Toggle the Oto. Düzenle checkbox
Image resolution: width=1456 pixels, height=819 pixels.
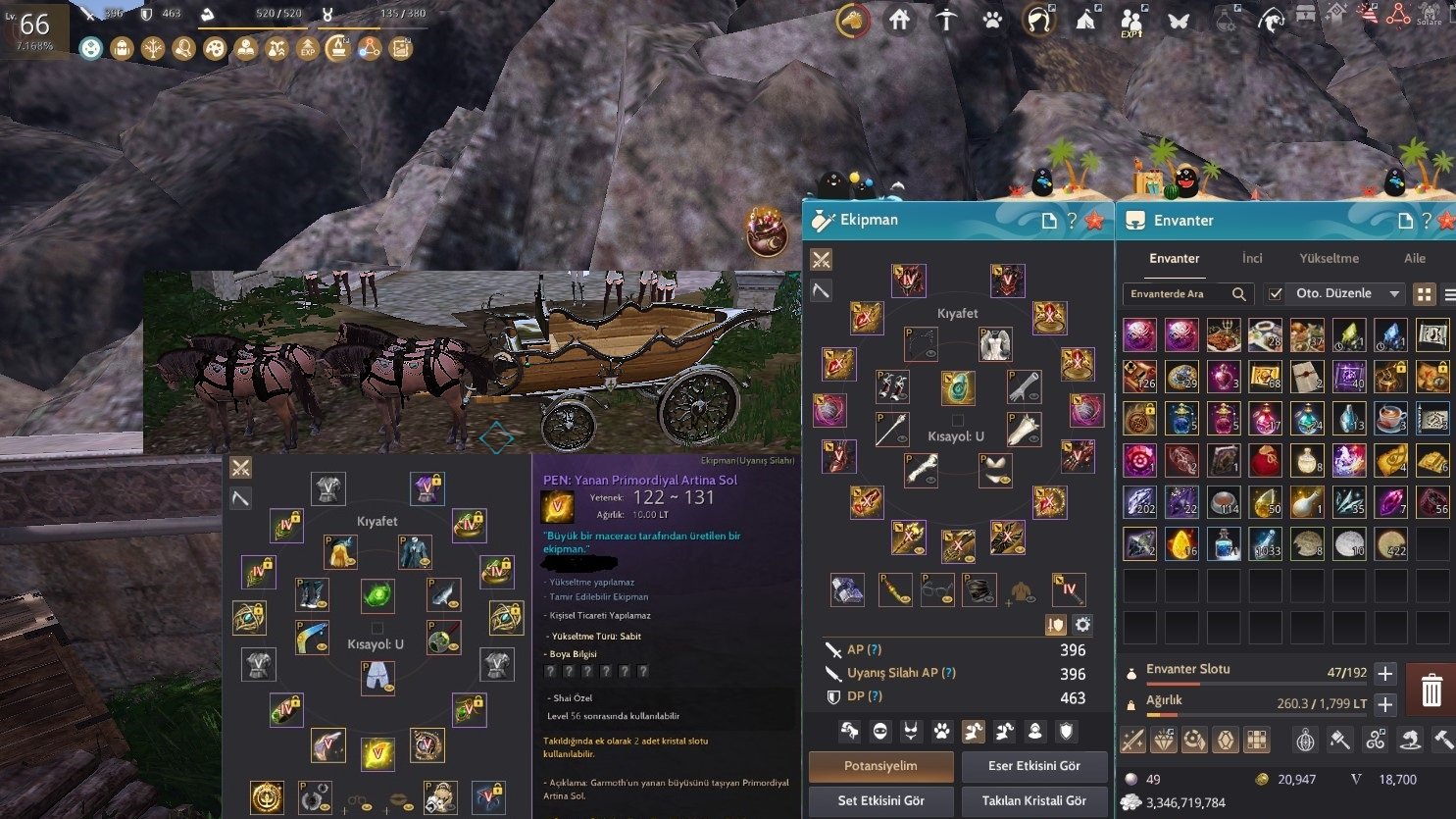pos(1275,294)
